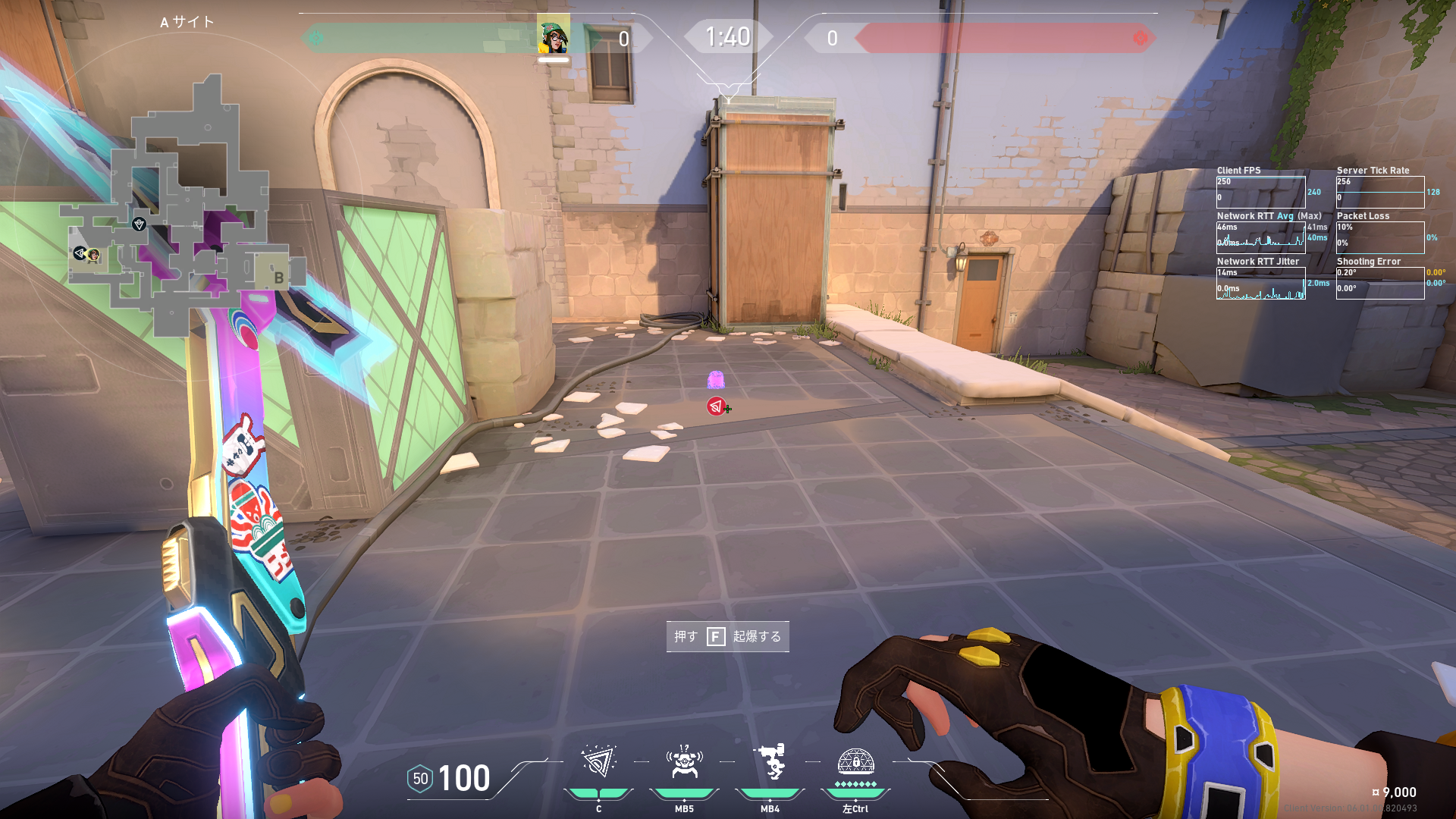Trigger the Lockdown ultimate icon
This screenshot has width=1456, height=819.
[x=855, y=762]
